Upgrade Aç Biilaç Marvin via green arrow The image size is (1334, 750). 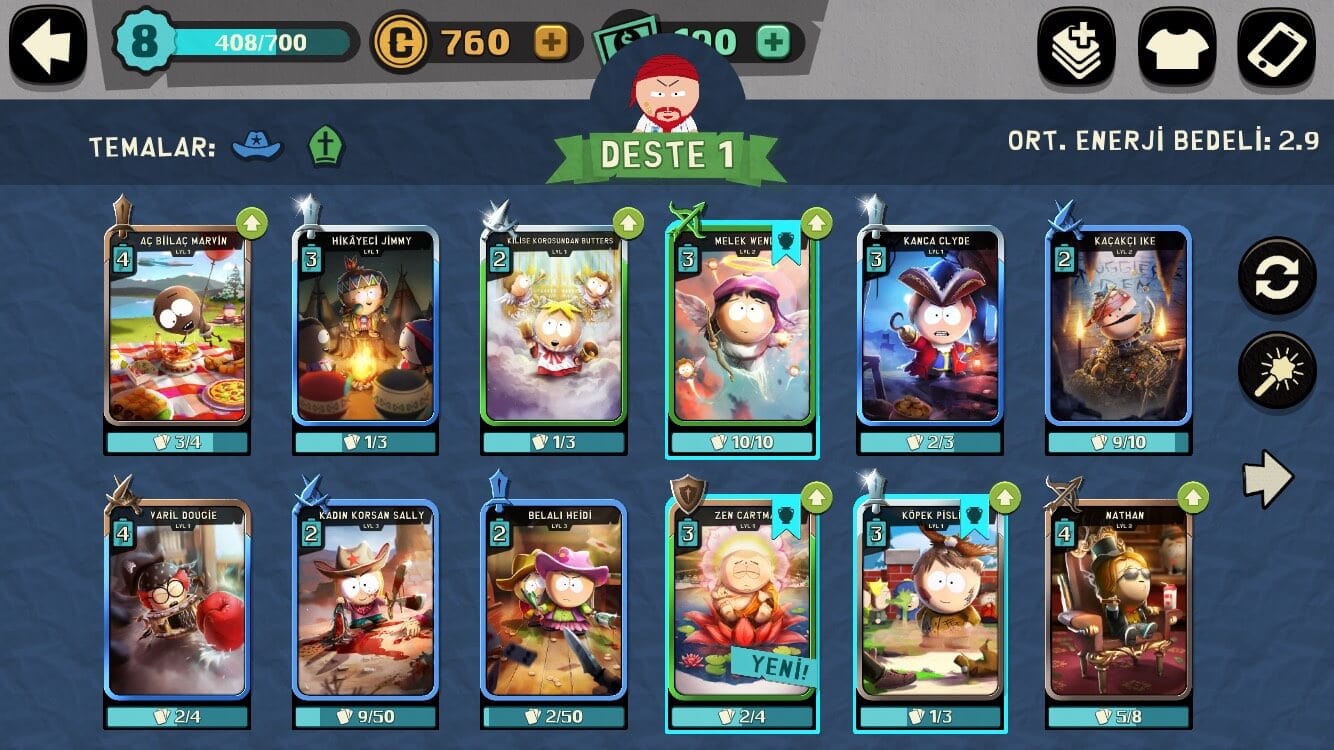pos(253,222)
